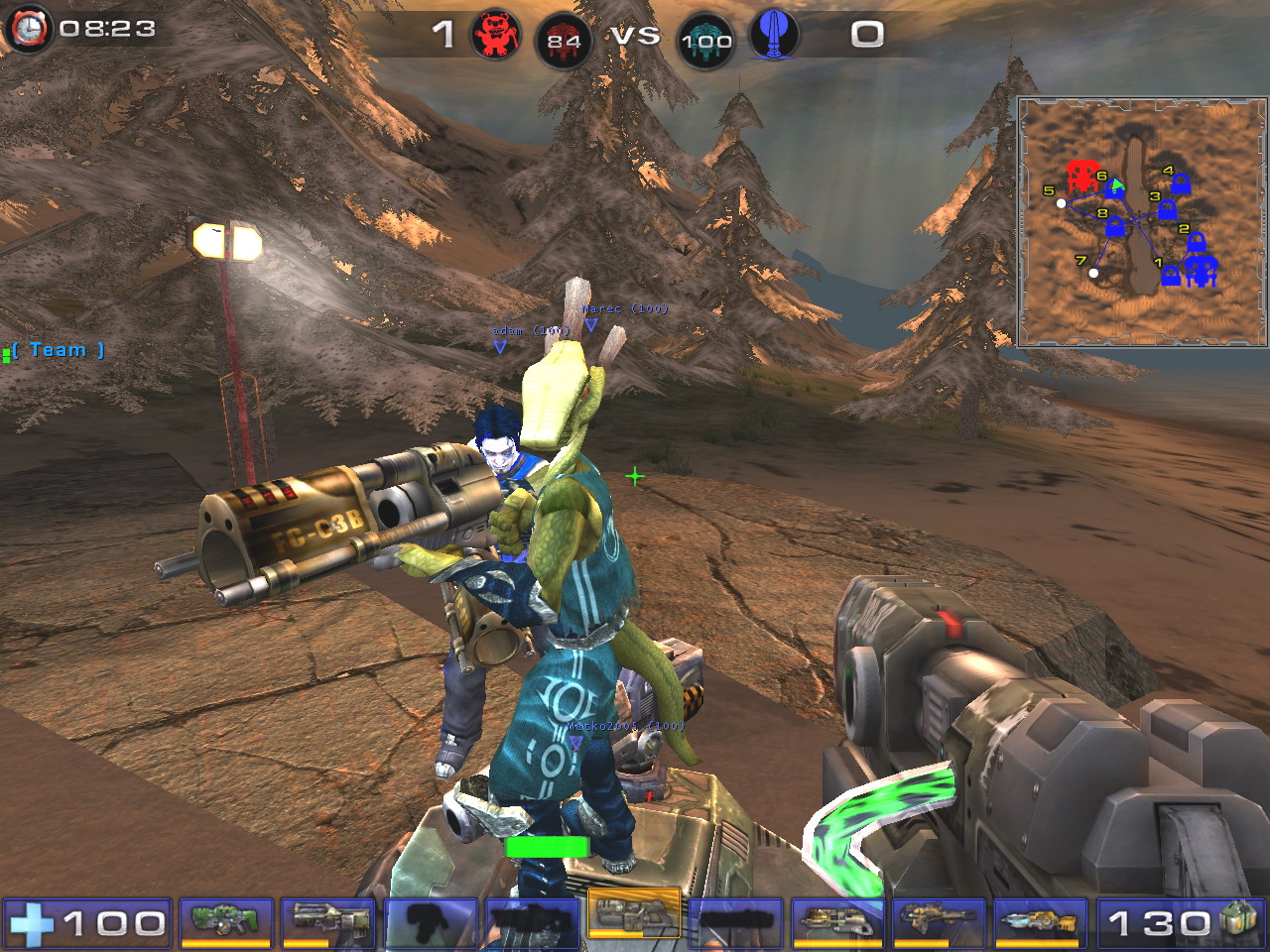Click the green player arrow at node 6

(1116, 185)
